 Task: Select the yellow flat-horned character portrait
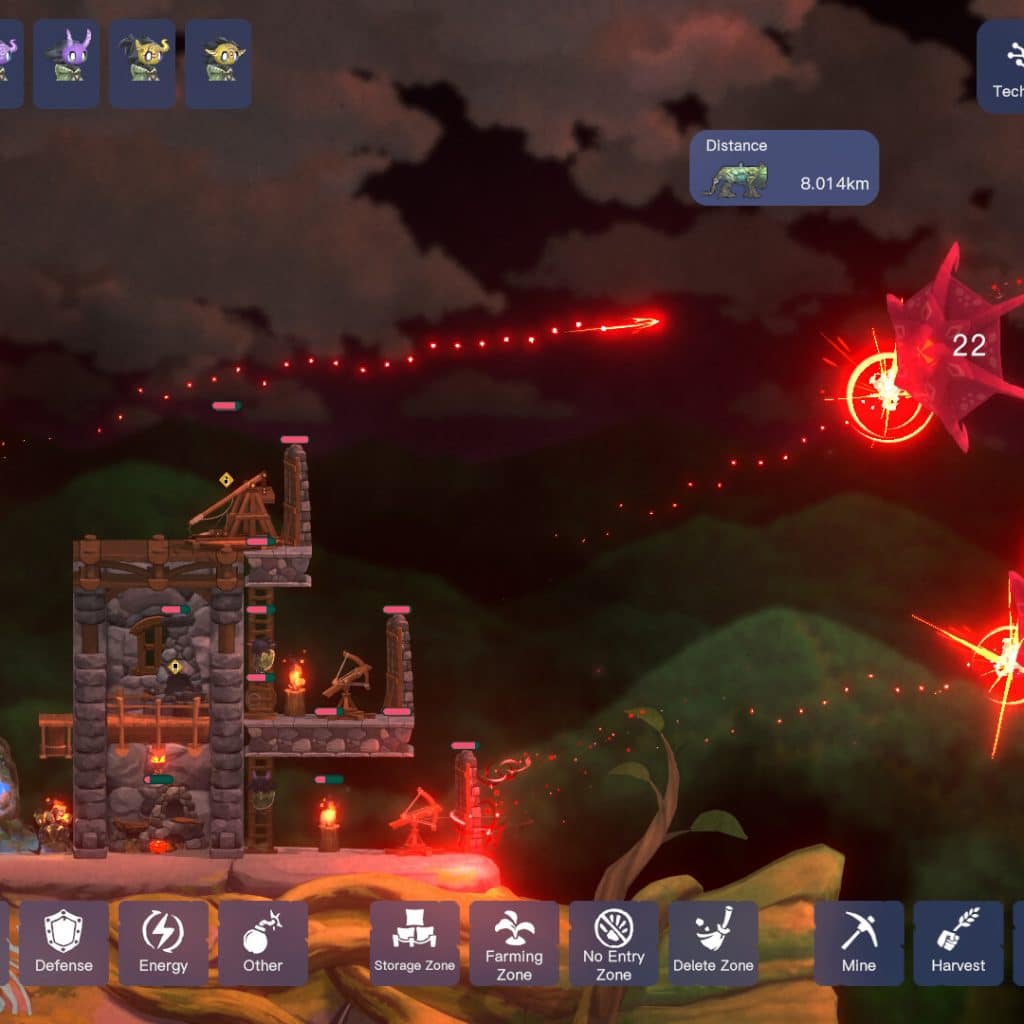pyautogui.click(x=218, y=64)
